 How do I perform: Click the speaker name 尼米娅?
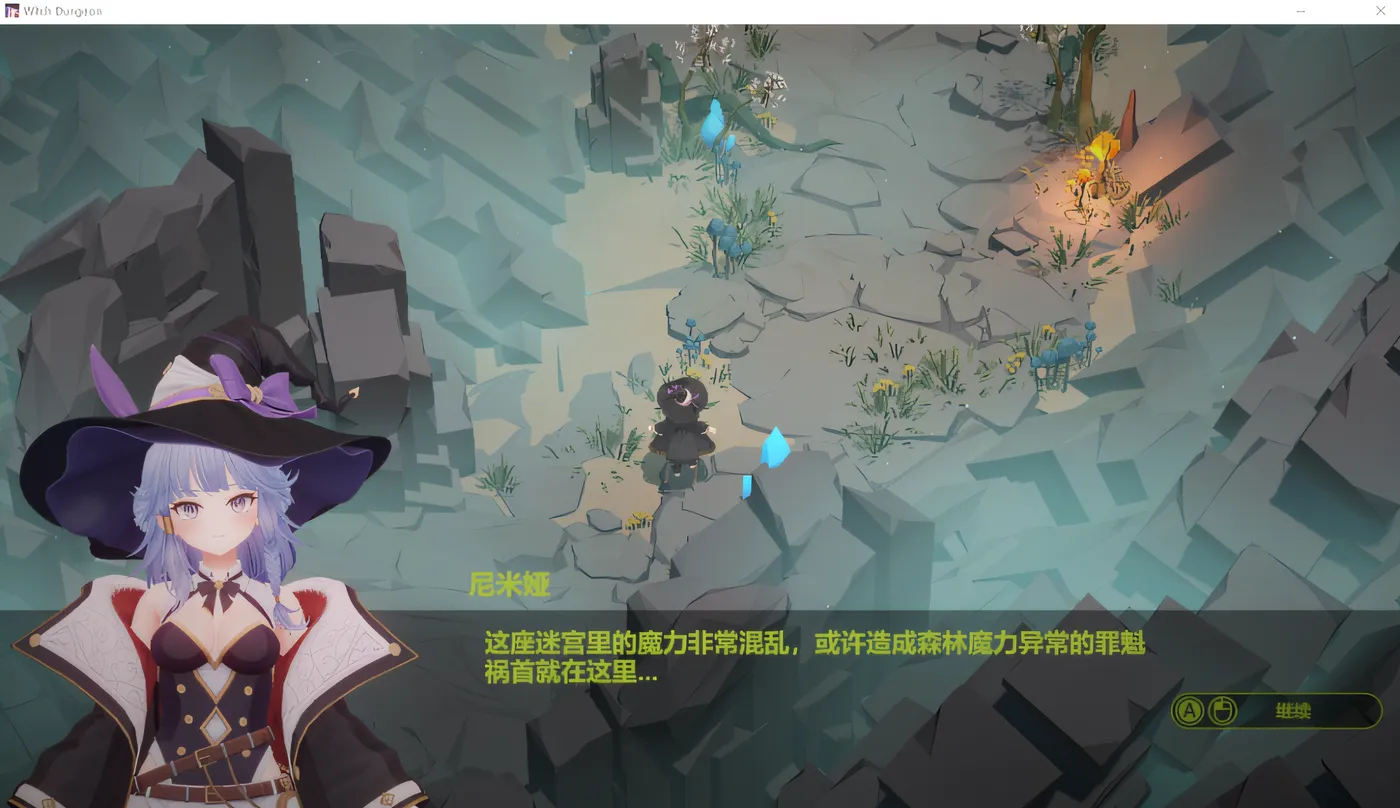pos(511,586)
